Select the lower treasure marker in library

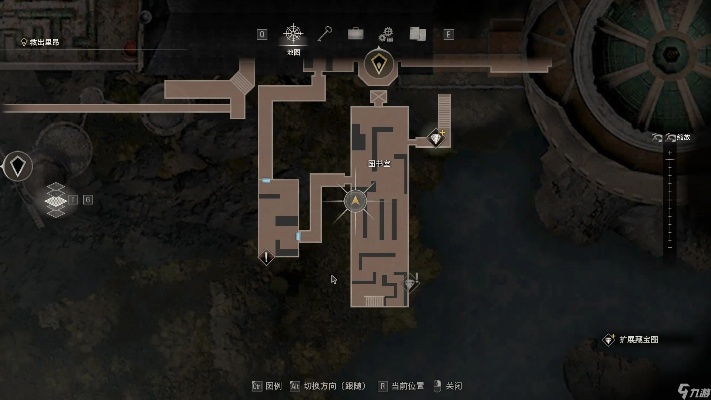click(409, 283)
